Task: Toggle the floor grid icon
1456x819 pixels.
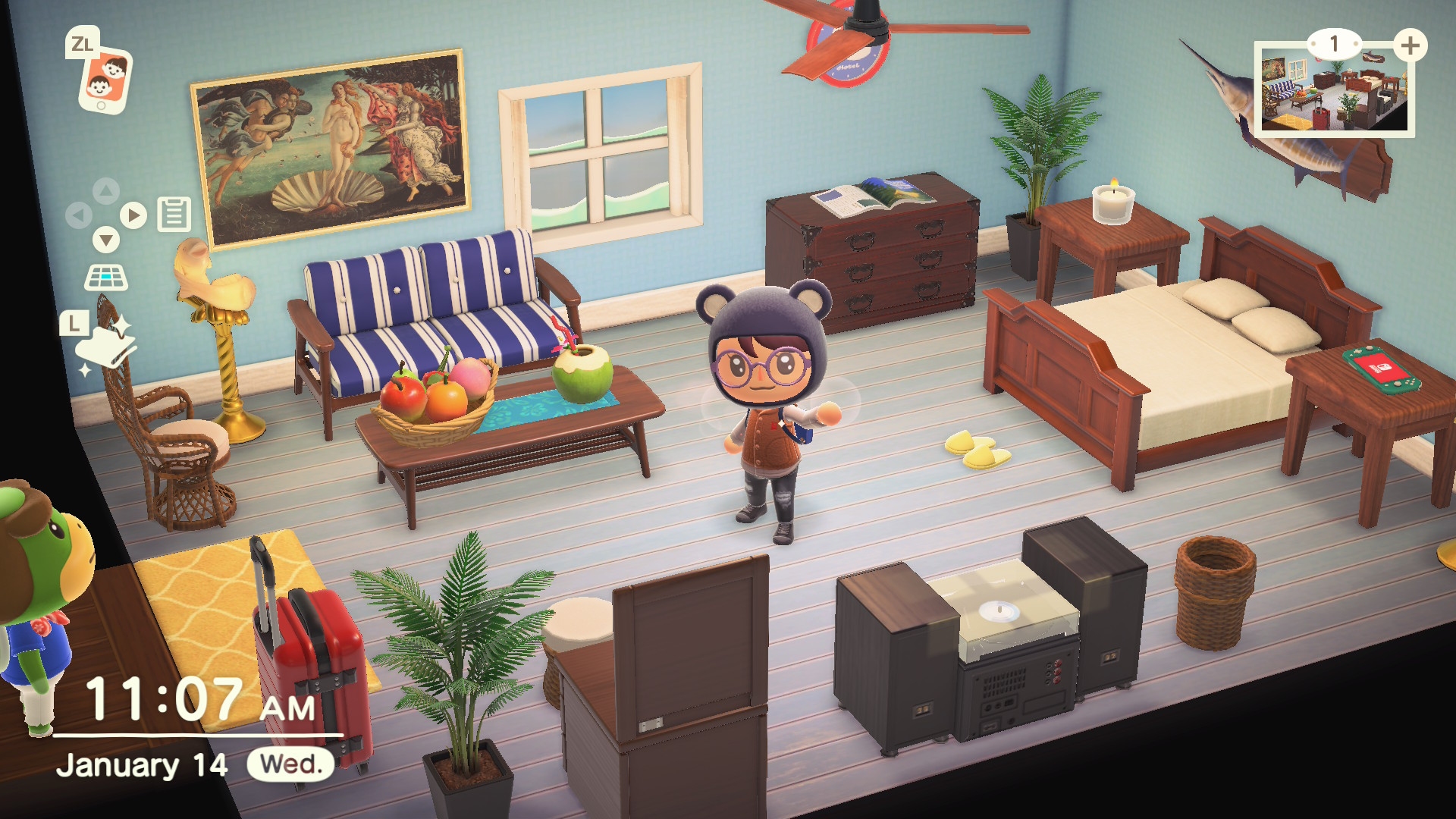Action: [x=106, y=278]
